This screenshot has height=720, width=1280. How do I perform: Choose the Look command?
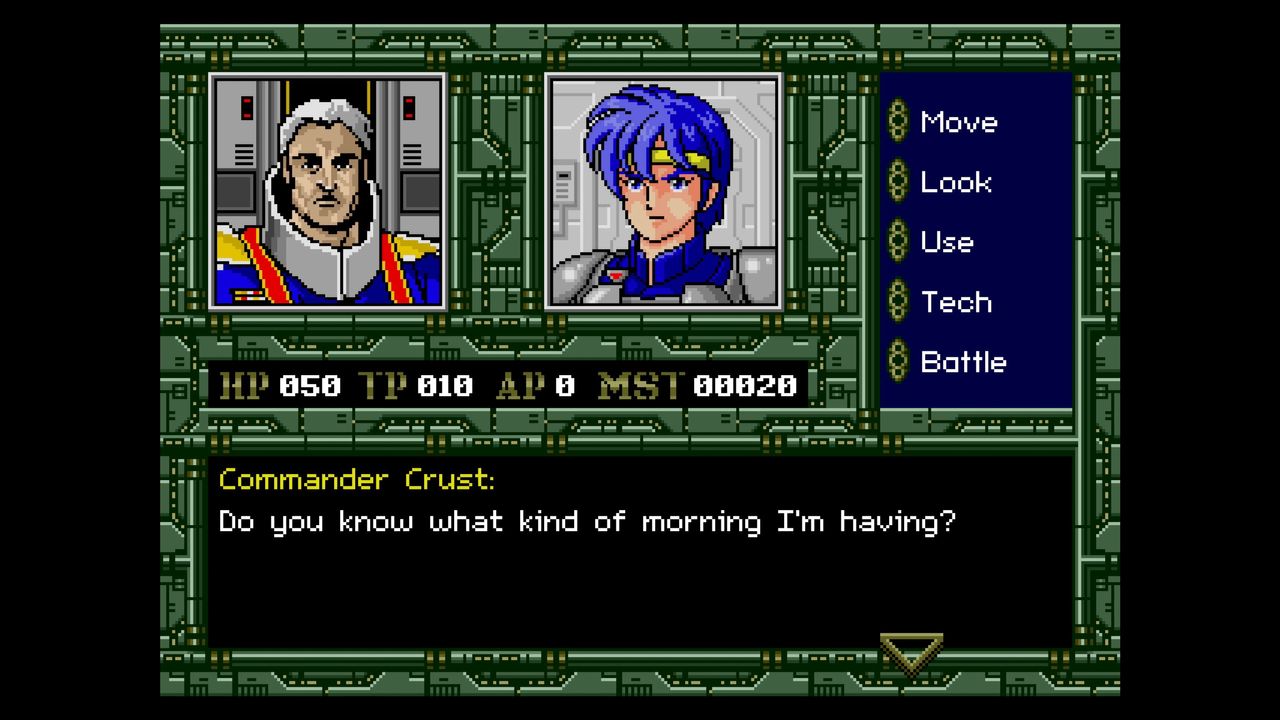tap(955, 183)
